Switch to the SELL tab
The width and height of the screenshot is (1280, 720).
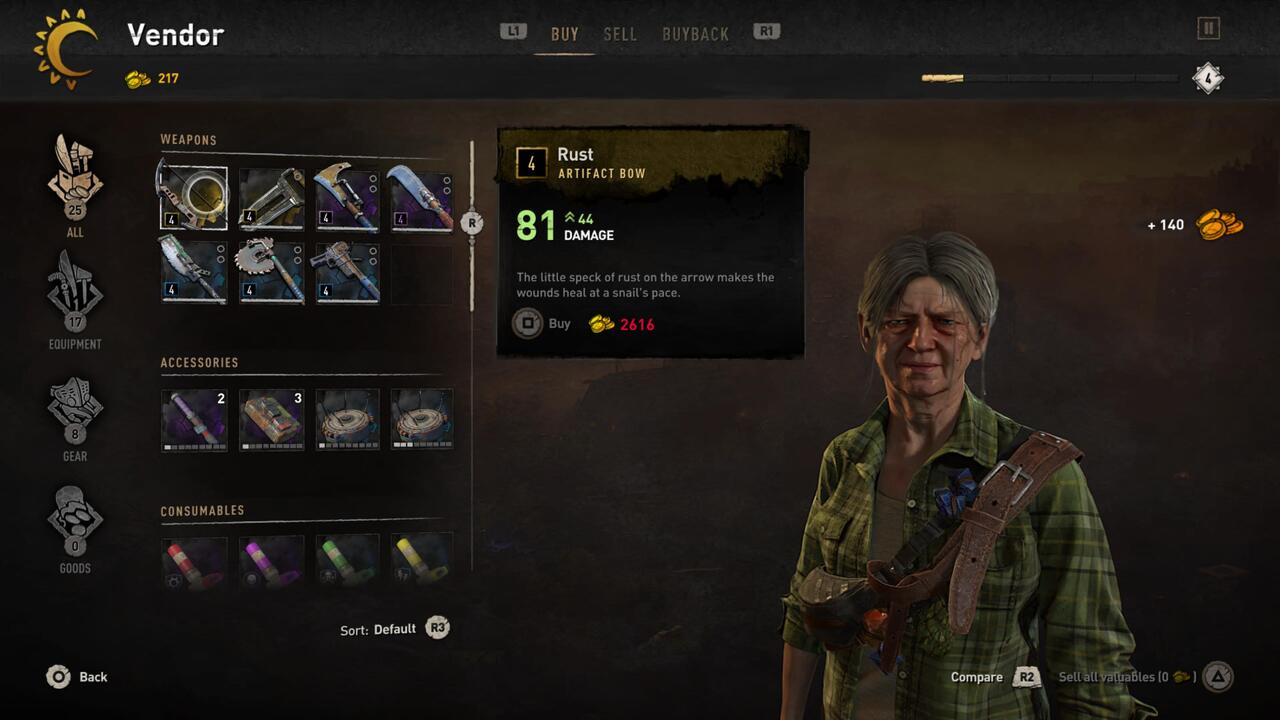(620, 34)
